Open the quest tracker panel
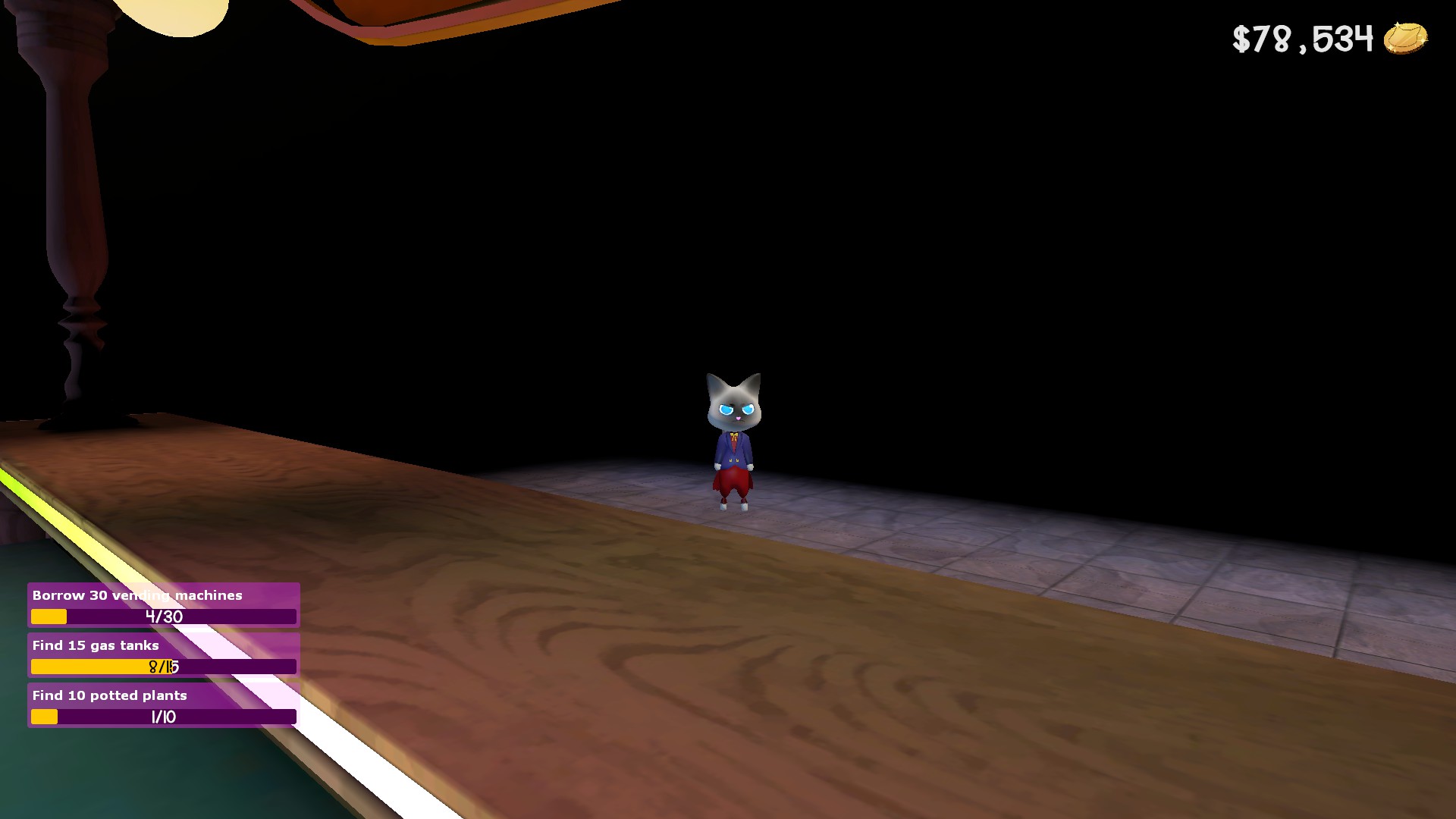Image resolution: width=1456 pixels, height=819 pixels. [162, 656]
